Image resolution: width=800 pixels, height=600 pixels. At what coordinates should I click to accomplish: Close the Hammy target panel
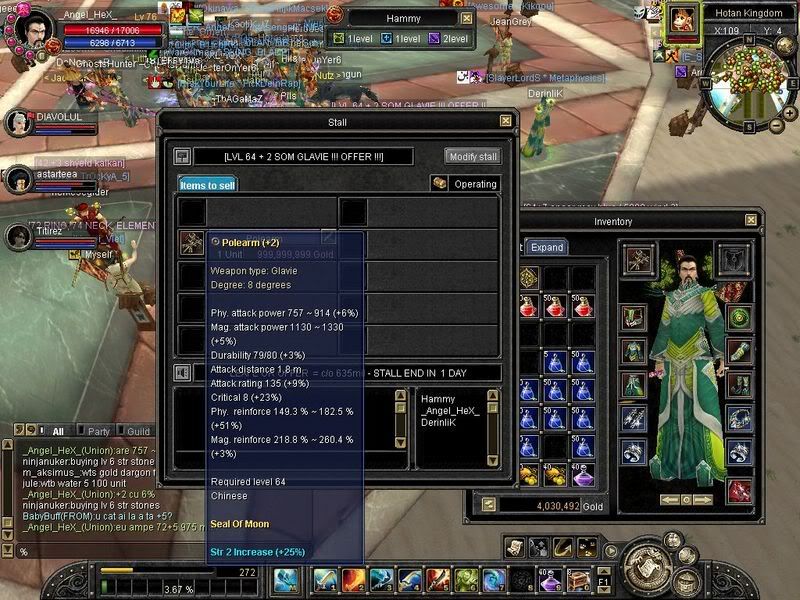click(466, 18)
